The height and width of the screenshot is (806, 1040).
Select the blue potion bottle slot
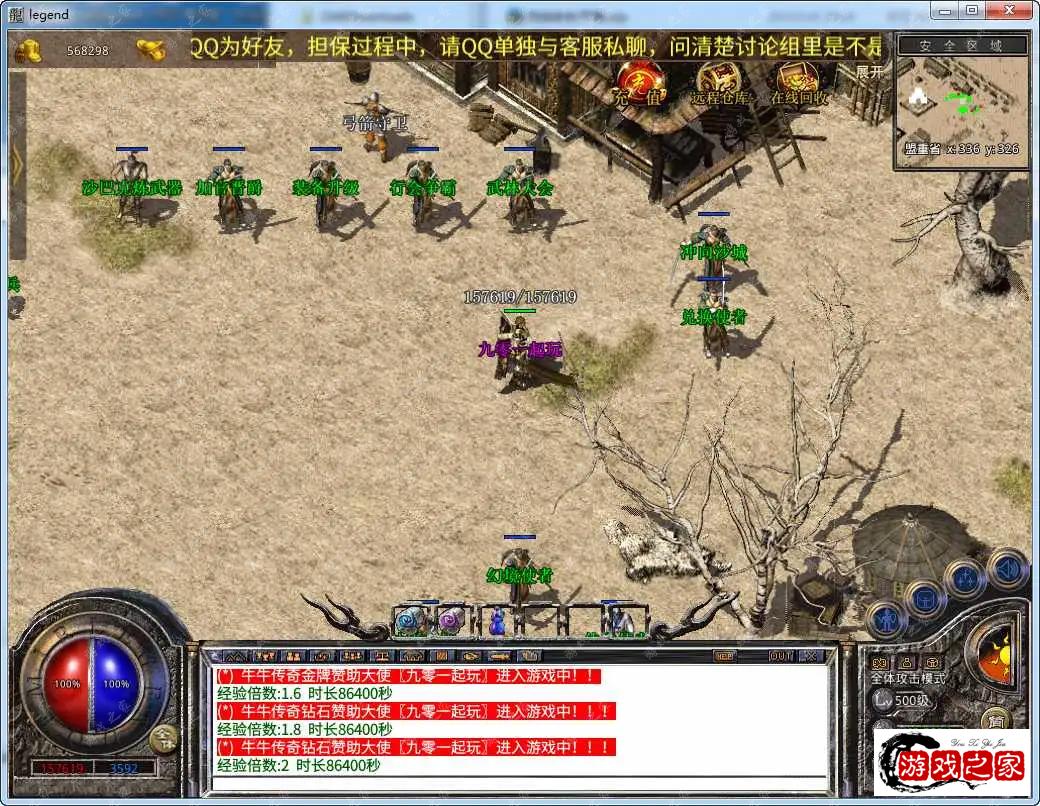[494, 621]
